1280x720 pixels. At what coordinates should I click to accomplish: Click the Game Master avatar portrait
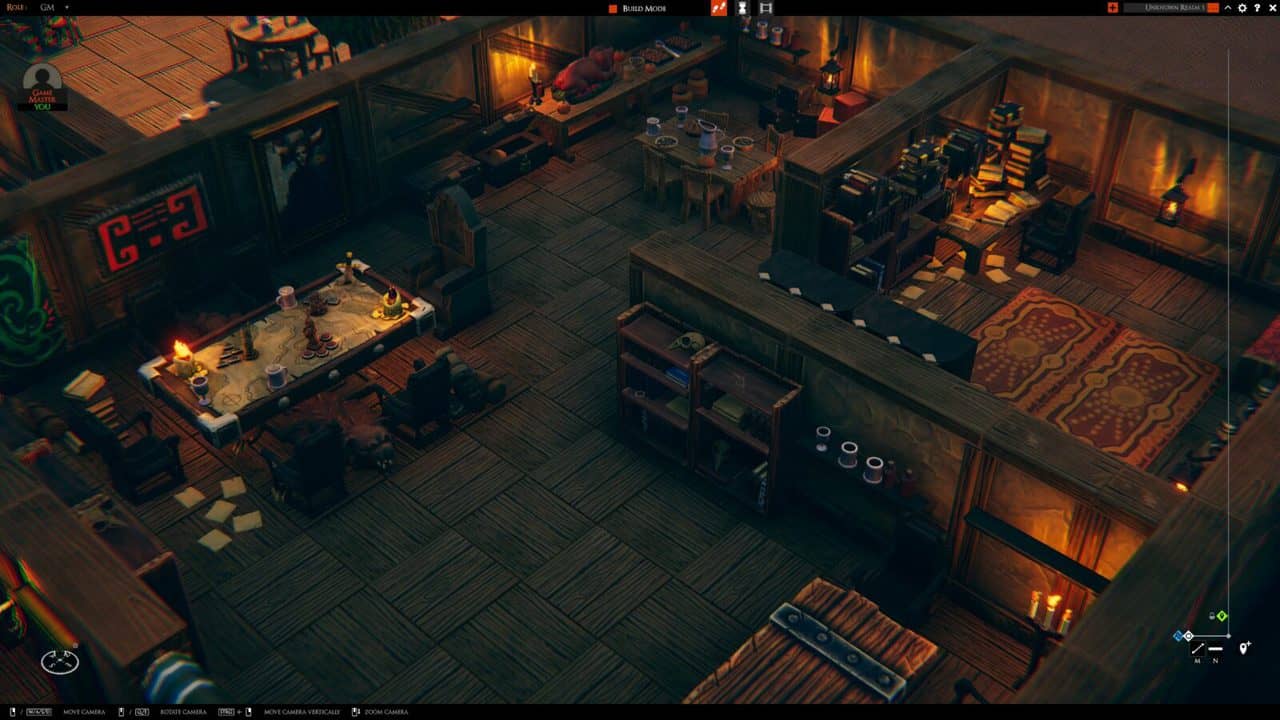[x=42, y=76]
